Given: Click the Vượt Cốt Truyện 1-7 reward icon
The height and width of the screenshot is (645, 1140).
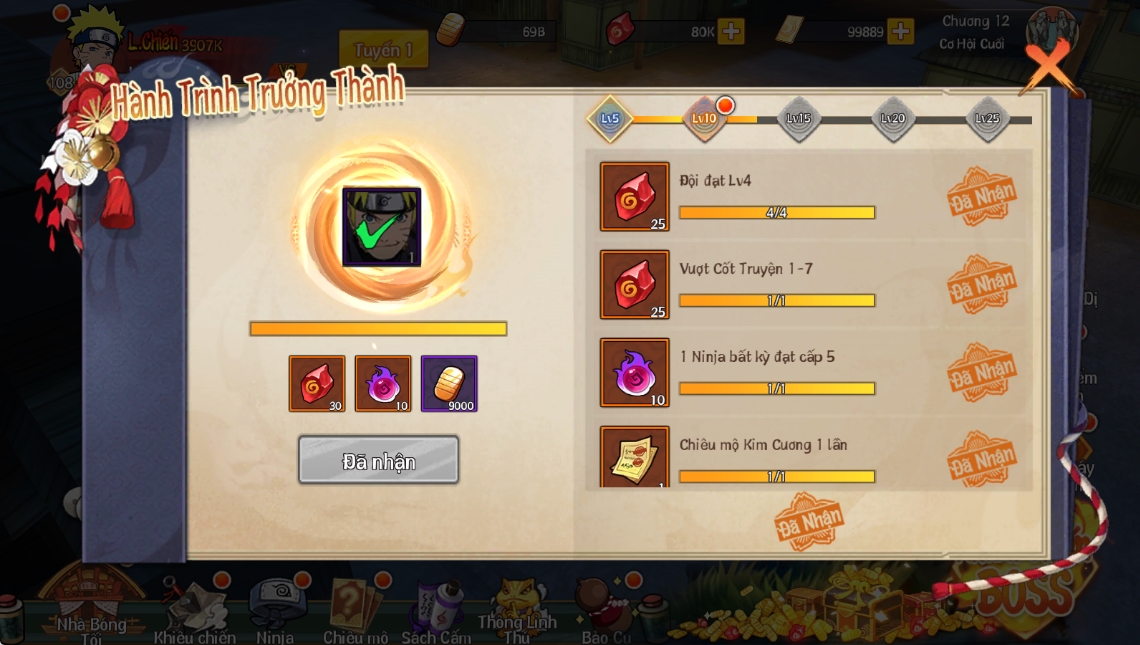Looking at the screenshot, I should pos(635,285).
